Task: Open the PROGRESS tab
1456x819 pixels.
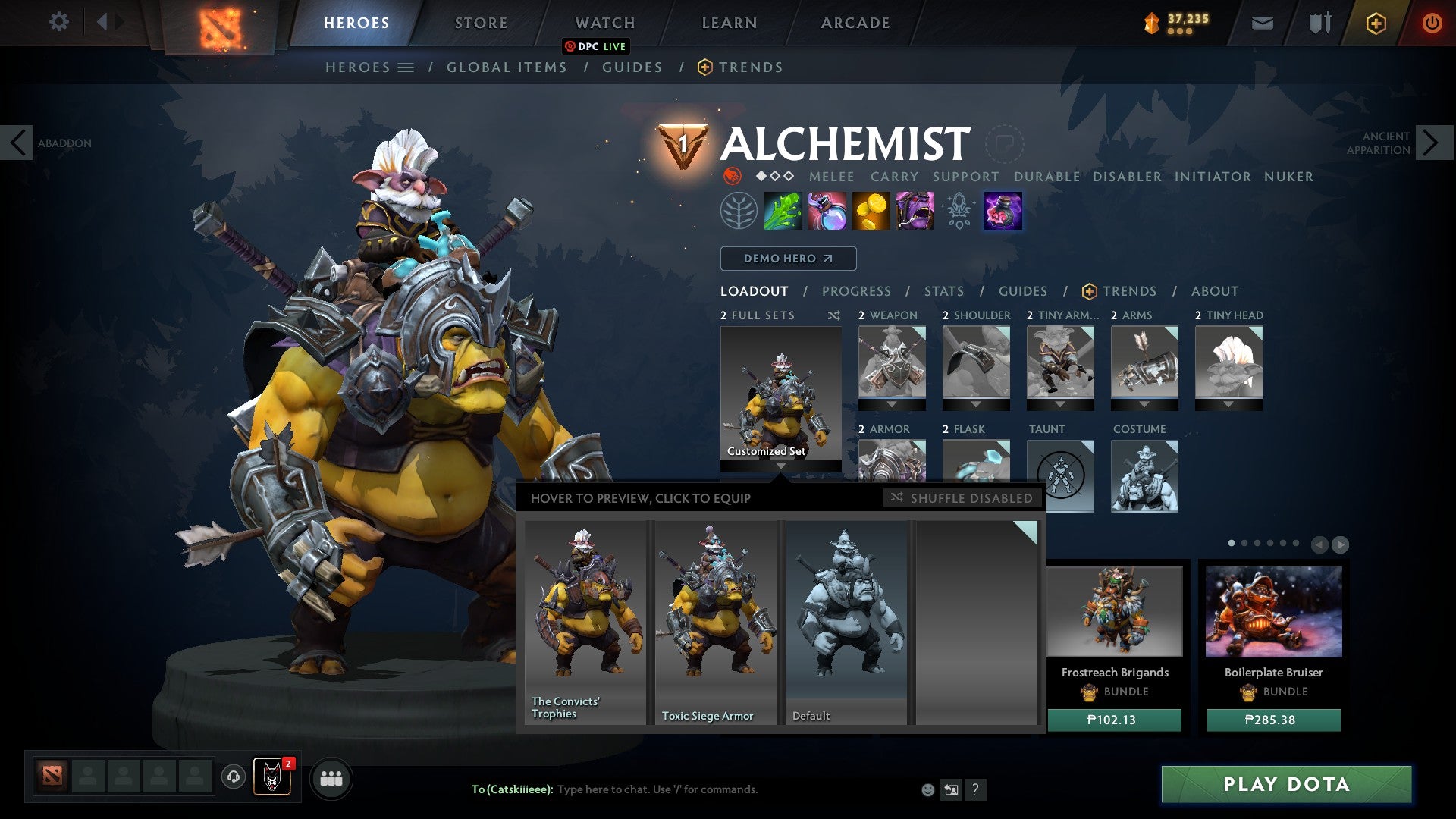Action: 857,290
